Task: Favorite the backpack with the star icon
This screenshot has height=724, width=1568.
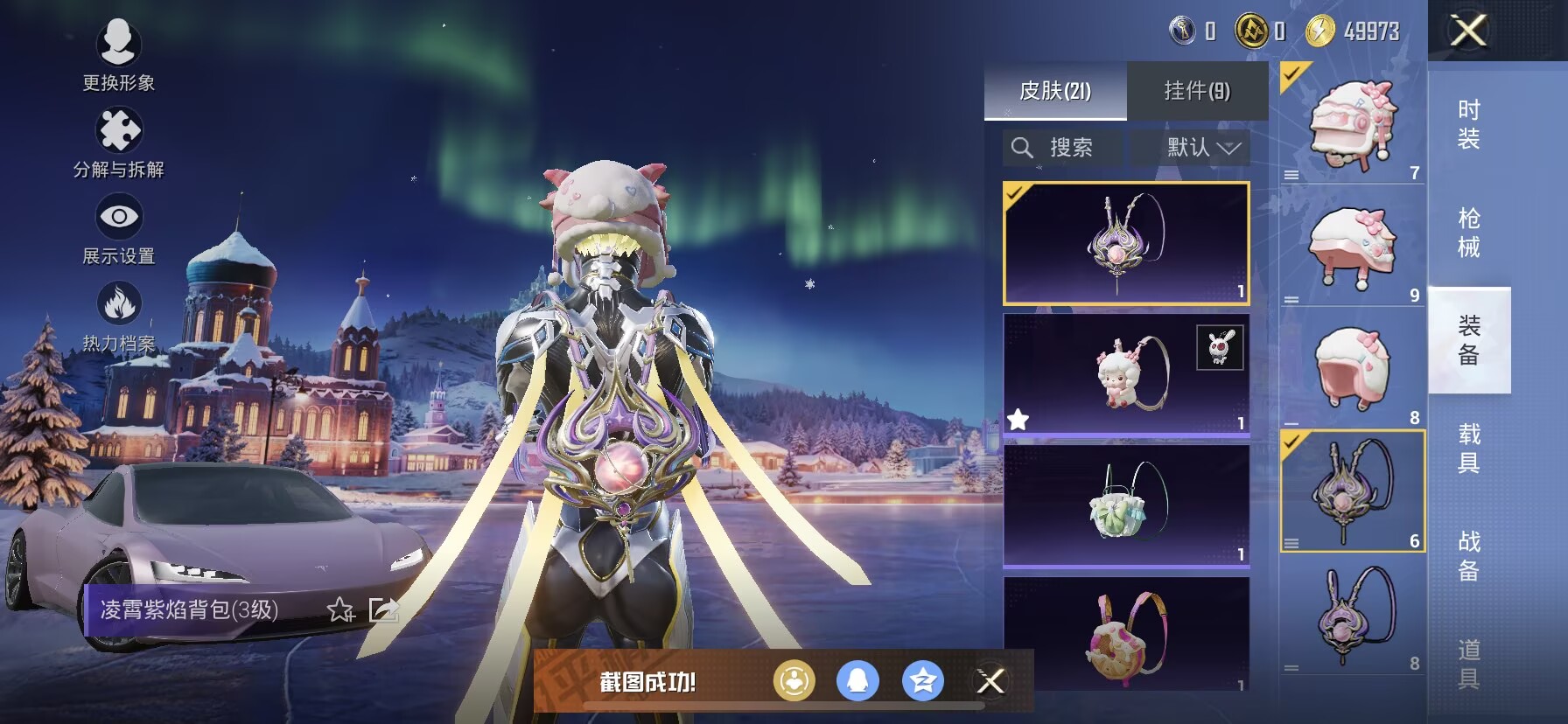Action: (340, 609)
